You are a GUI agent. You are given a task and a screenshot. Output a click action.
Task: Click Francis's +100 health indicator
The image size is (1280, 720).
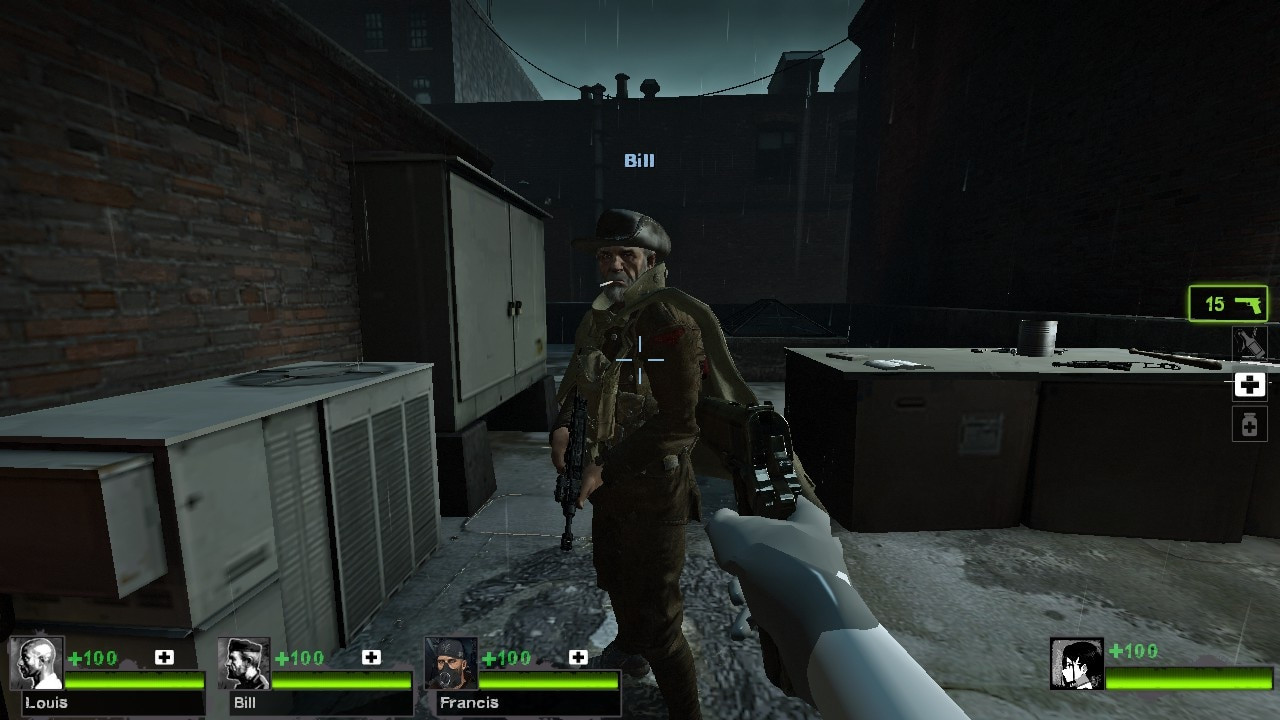508,658
